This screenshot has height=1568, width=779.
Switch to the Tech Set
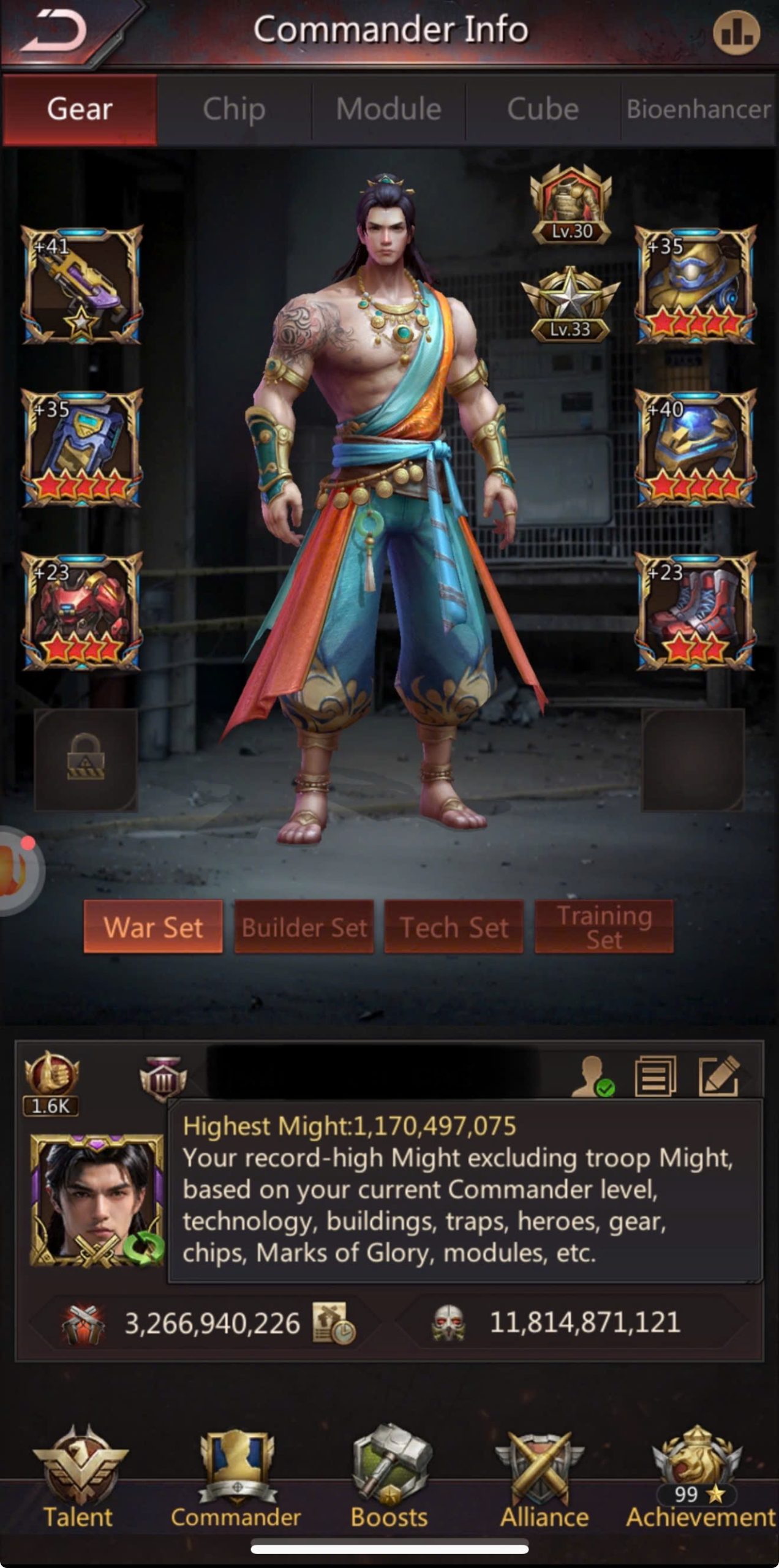click(454, 927)
